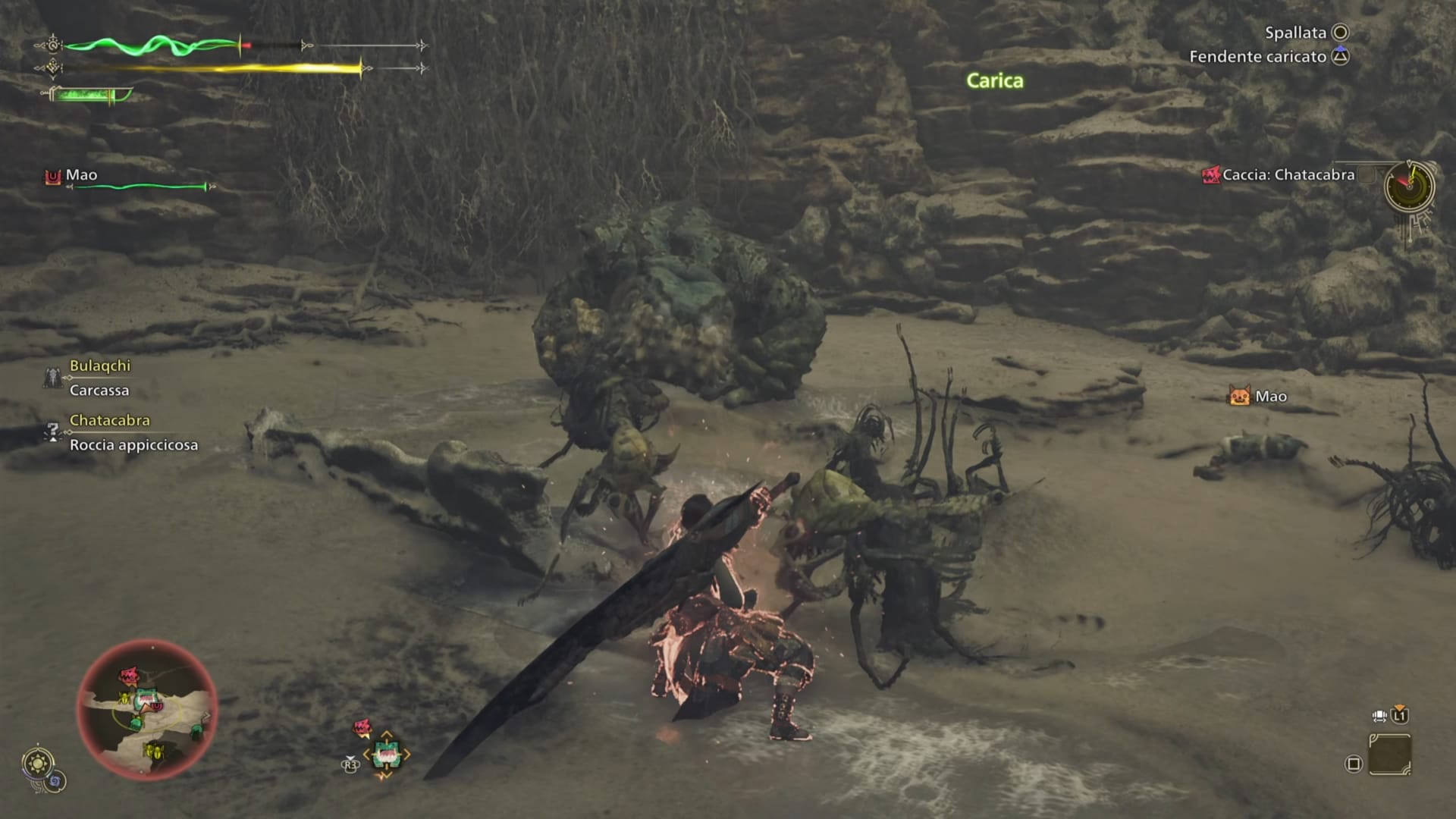
Task: Open the circular minimap
Action: 147,710
